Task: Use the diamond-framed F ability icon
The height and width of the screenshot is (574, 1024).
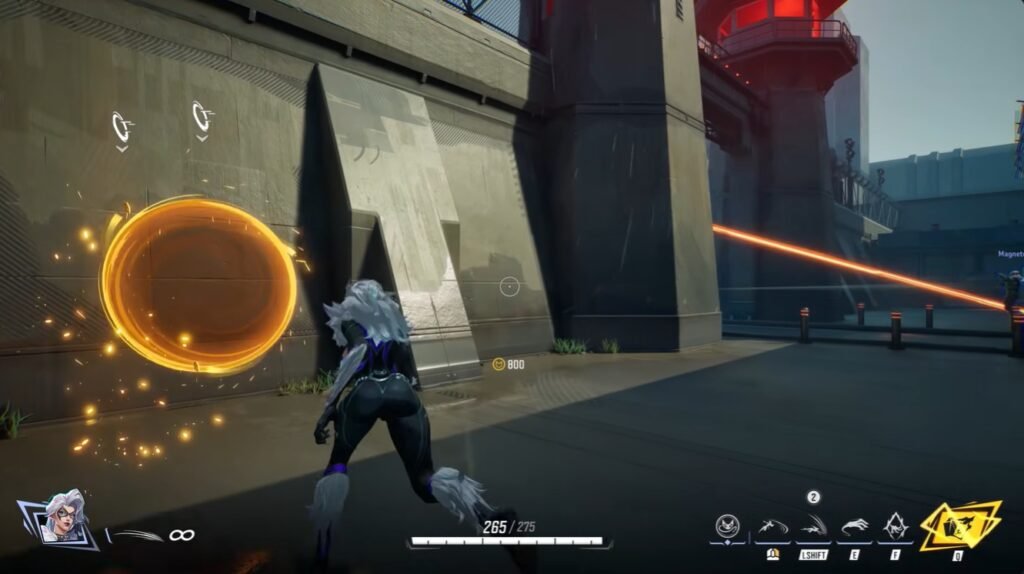Action: [894, 526]
